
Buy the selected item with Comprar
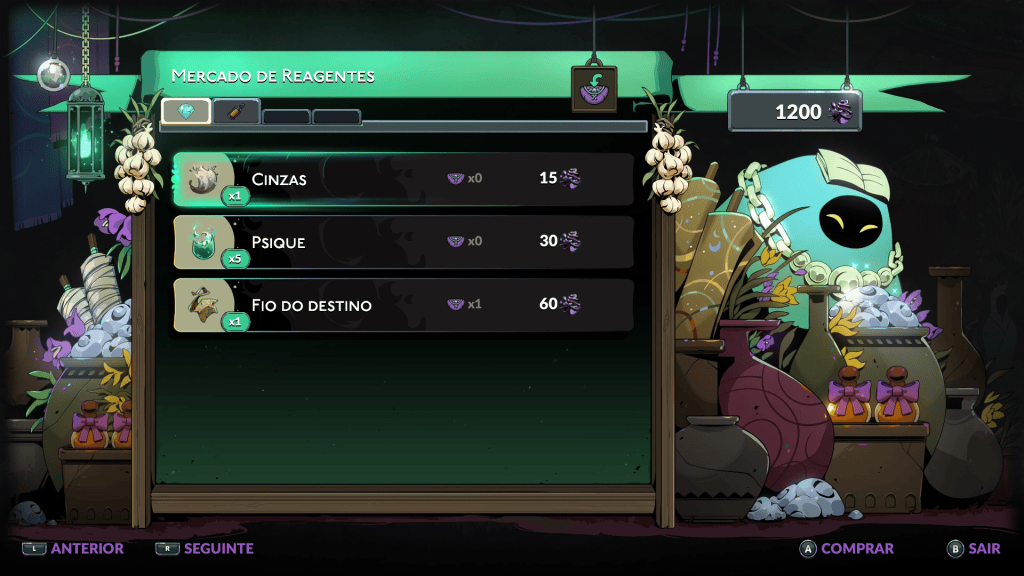coord(846,548)
